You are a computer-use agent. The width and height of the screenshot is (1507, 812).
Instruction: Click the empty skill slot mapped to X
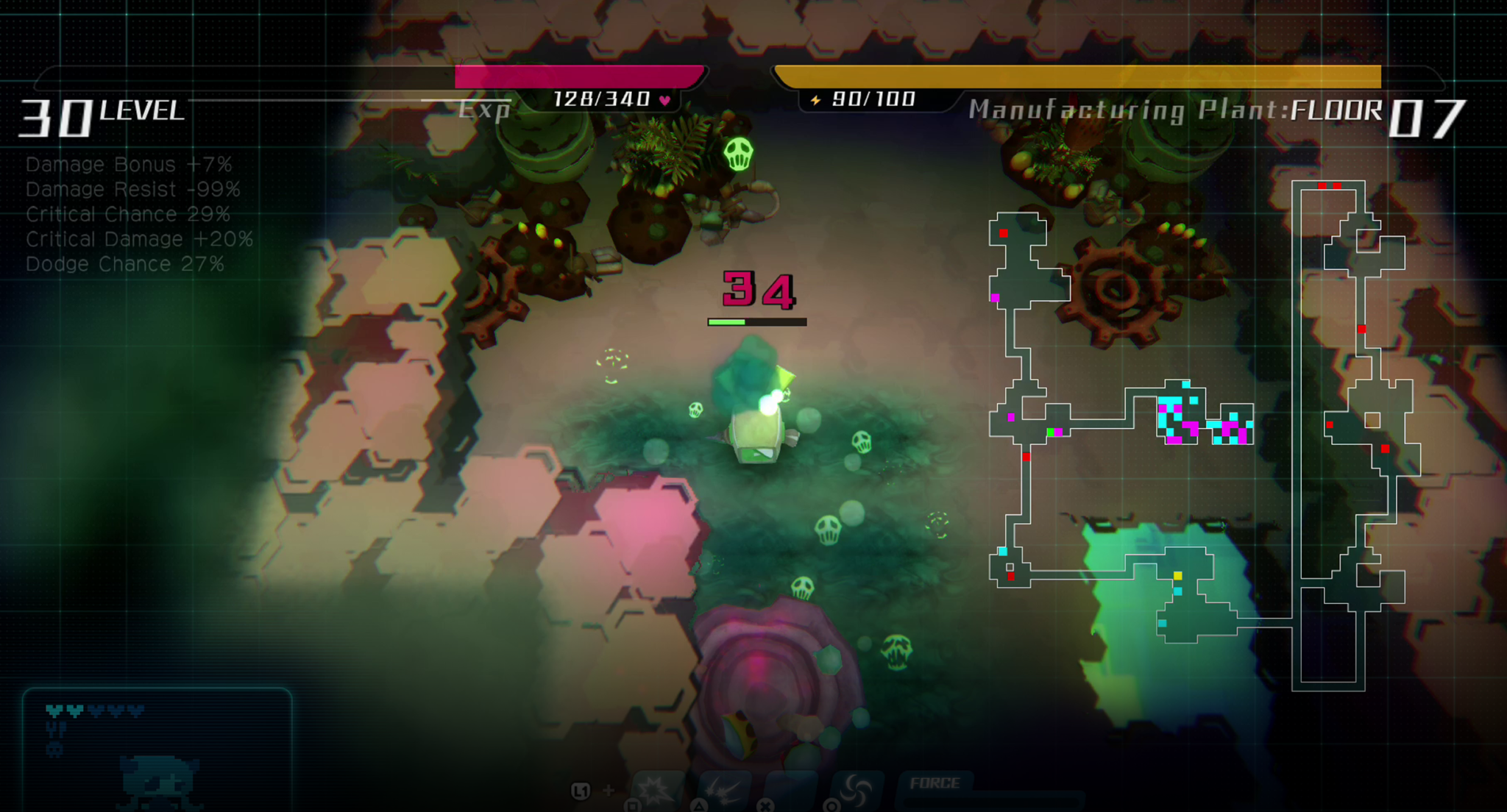(x=791, y=791)
